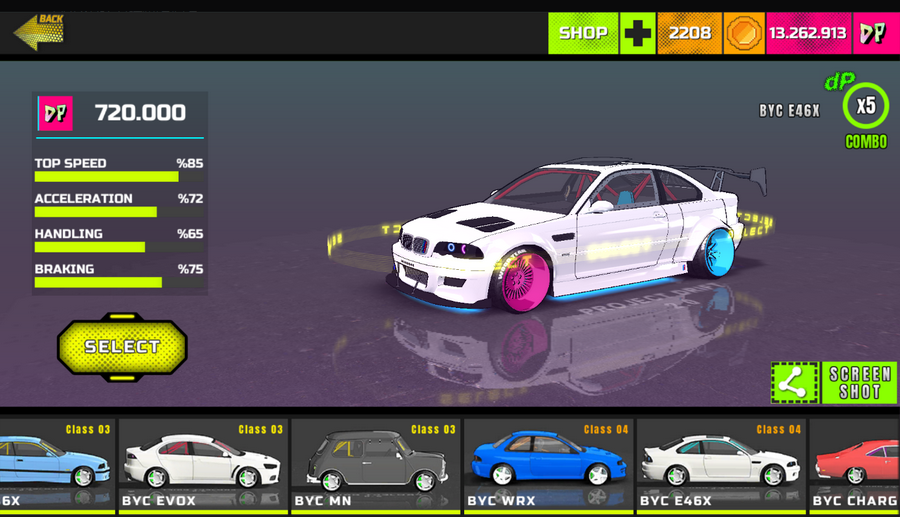This screenshot has width=900, height=517.
Task: Share the car using the share icon
Action: coord(794,382)
